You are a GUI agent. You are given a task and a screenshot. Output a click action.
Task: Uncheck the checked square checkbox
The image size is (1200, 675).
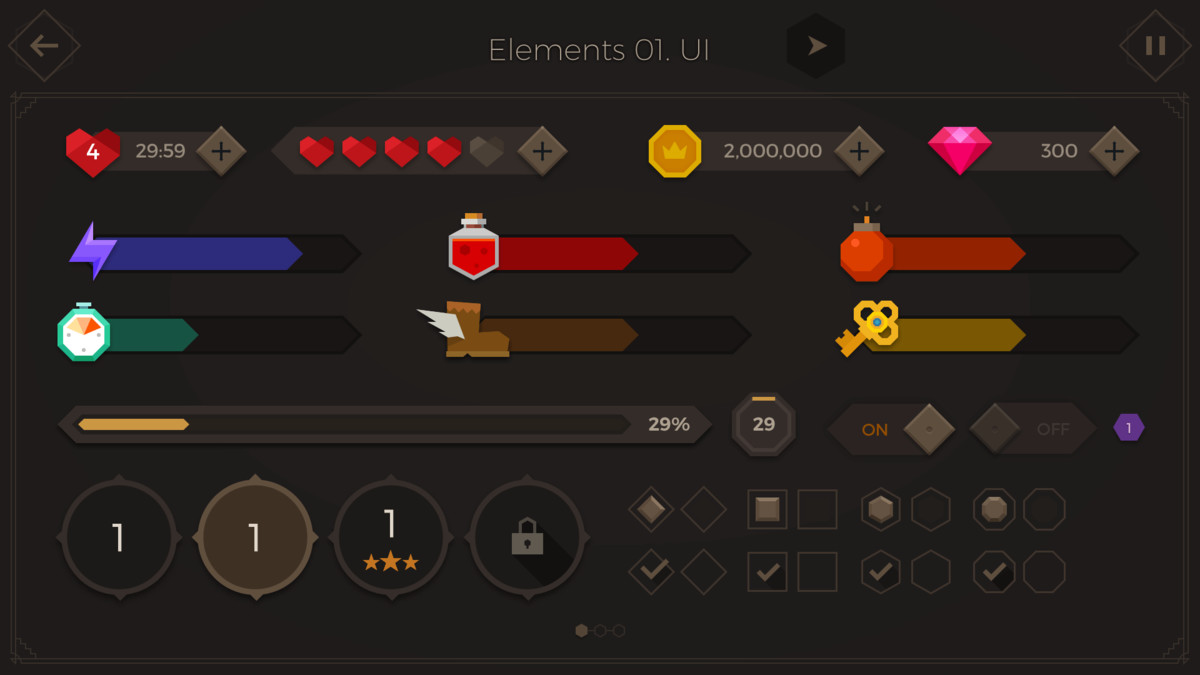(768, 572)
